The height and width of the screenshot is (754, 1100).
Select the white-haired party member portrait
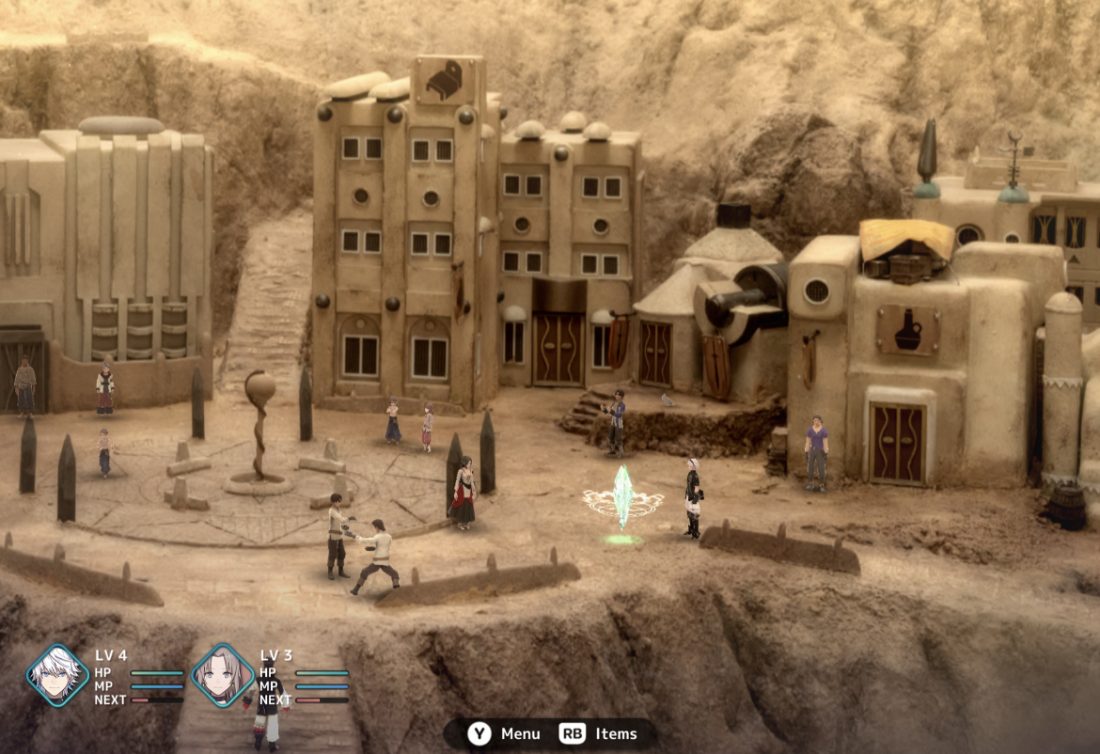point(57,675)
